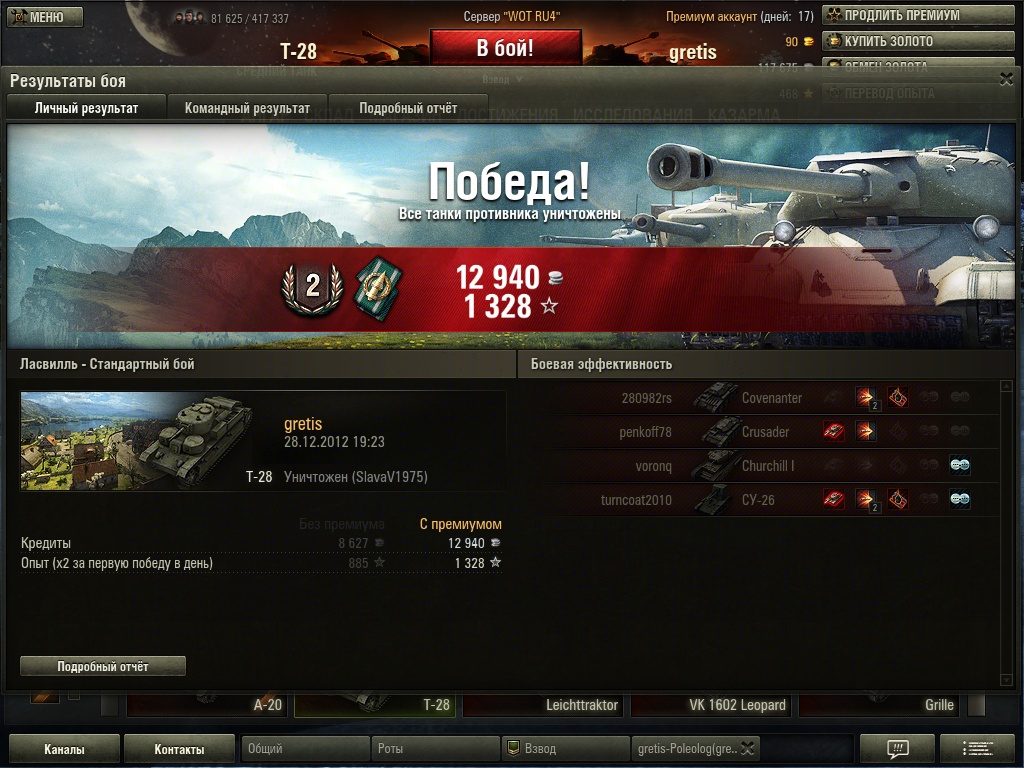
Task: Switch to Командный результат tab
Action: (247, 108)
